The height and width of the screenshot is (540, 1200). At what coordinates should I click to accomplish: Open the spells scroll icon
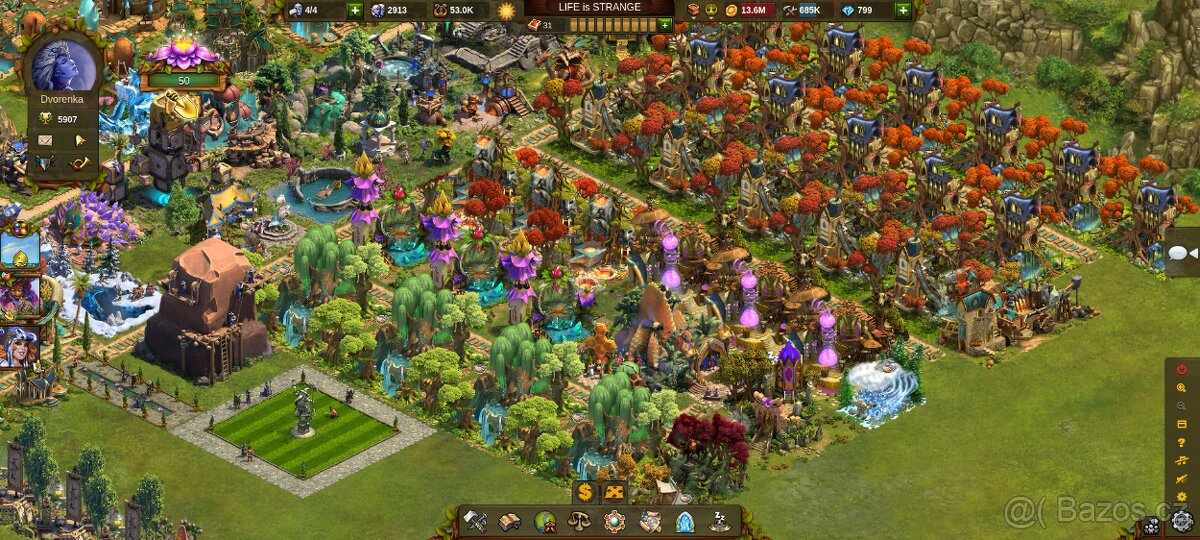point(650,521)
